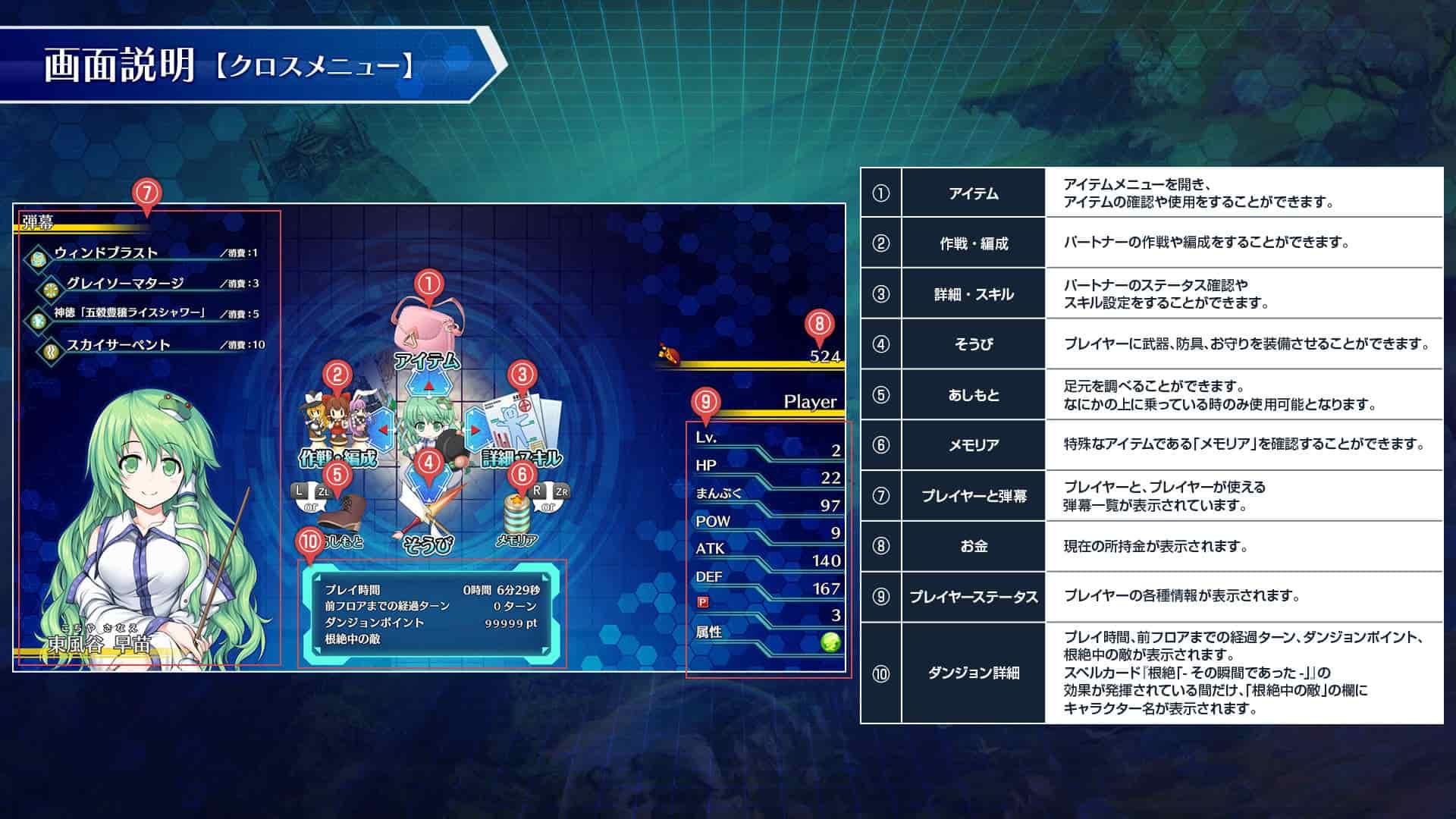
Task: Open the メモリア coin stack icon
Action: click(x=518, y=516)
